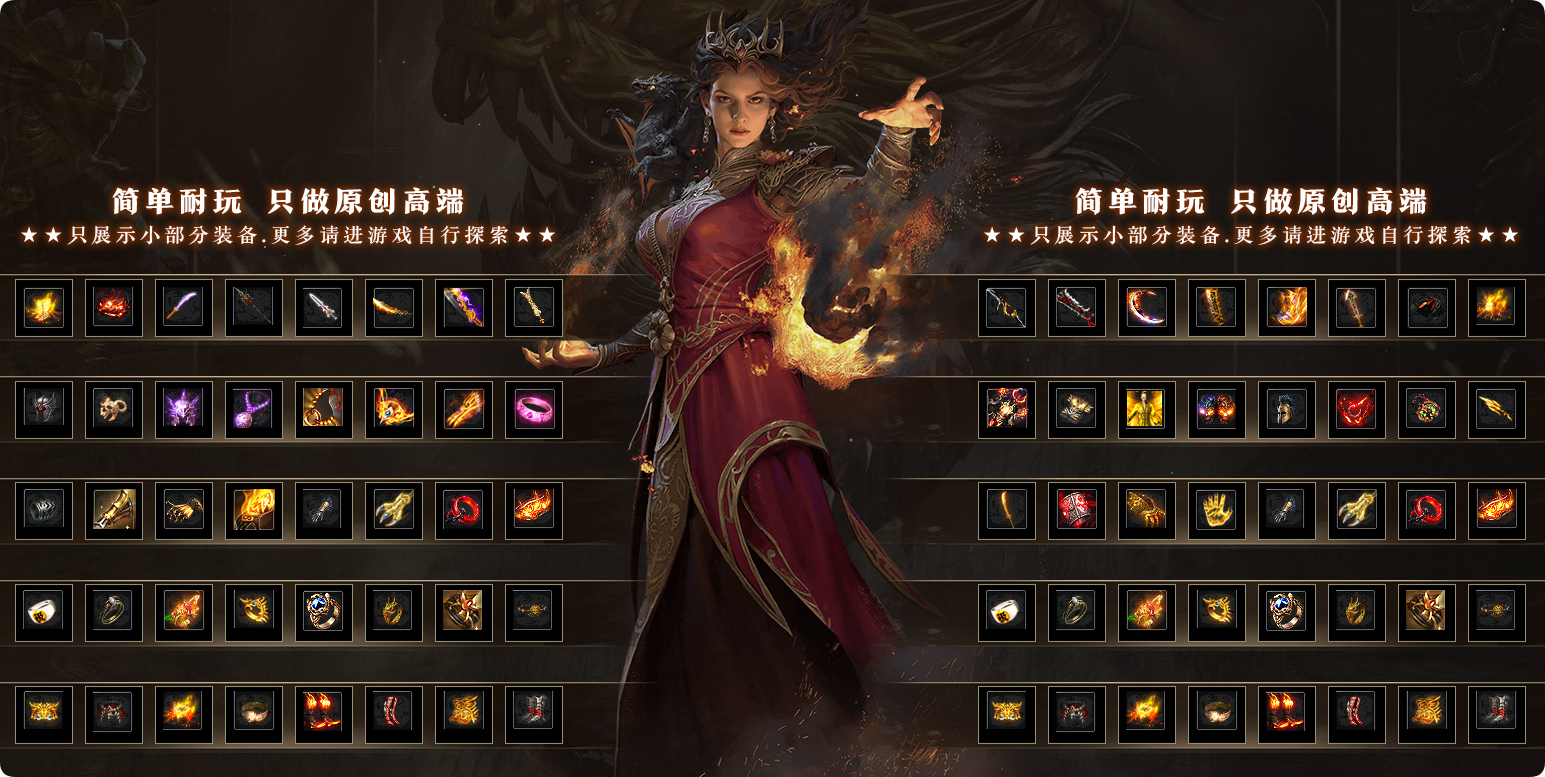Choose the twin demon masks item
1545x777 pixels.
tap(1216, 409)
